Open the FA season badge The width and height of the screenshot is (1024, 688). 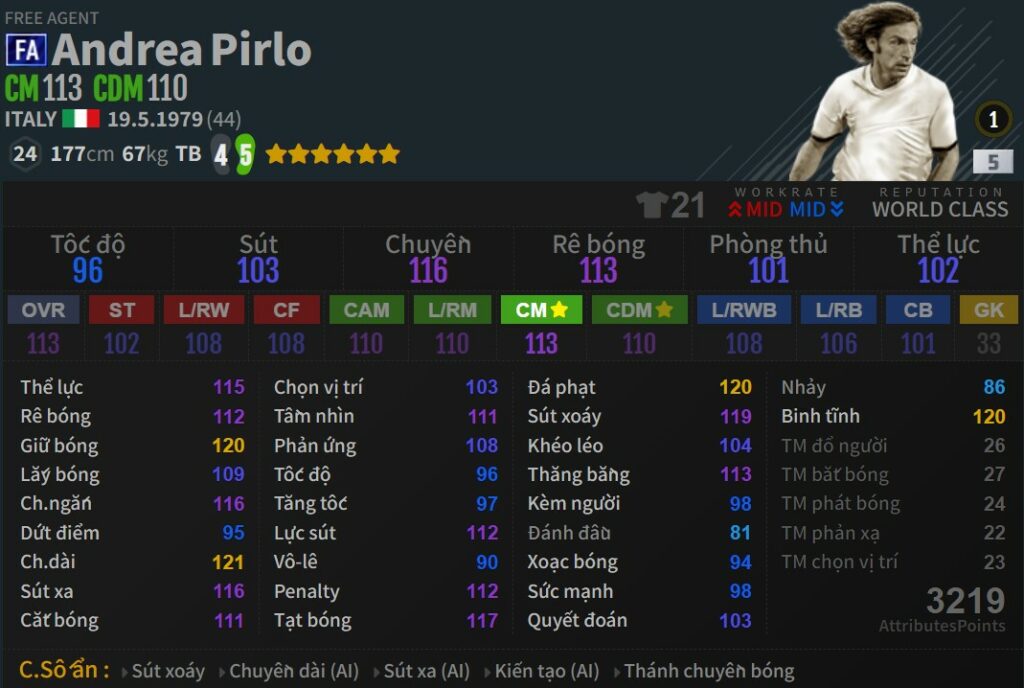[25, 50]
